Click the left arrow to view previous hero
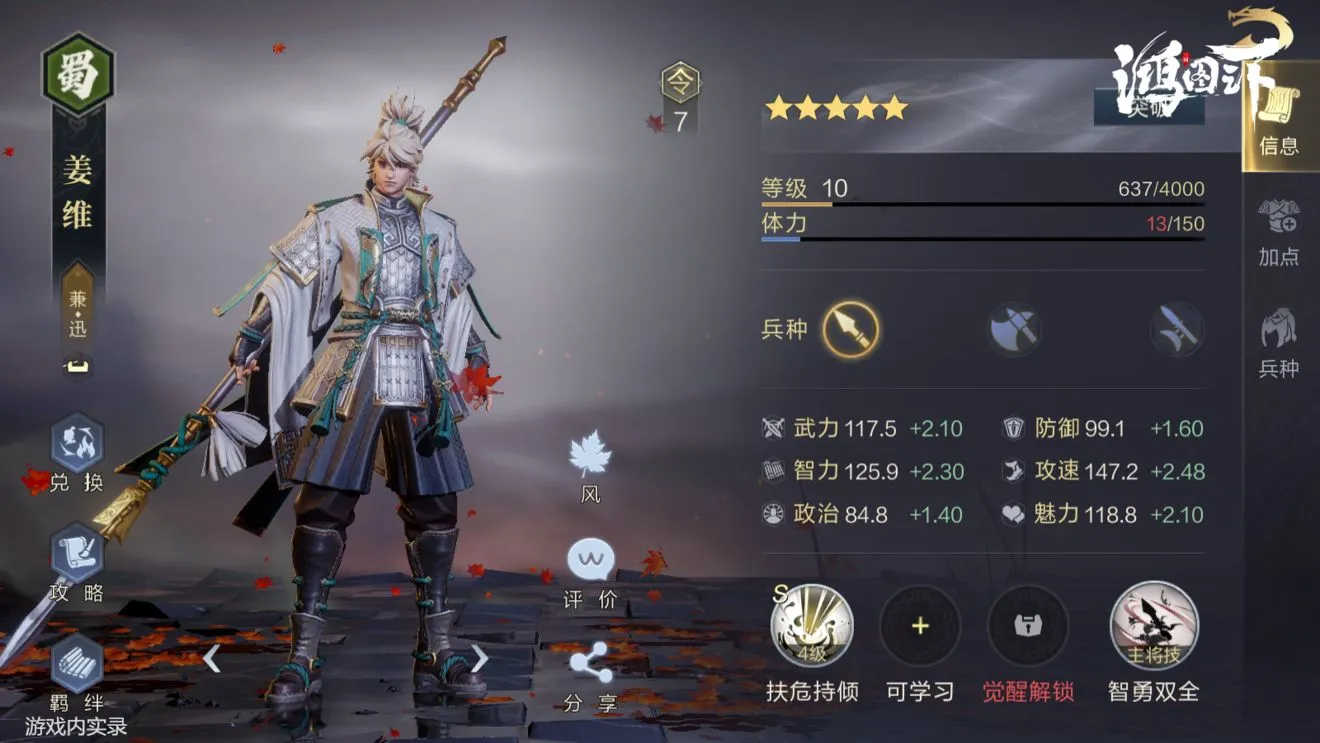 click(x=213, y=660)
